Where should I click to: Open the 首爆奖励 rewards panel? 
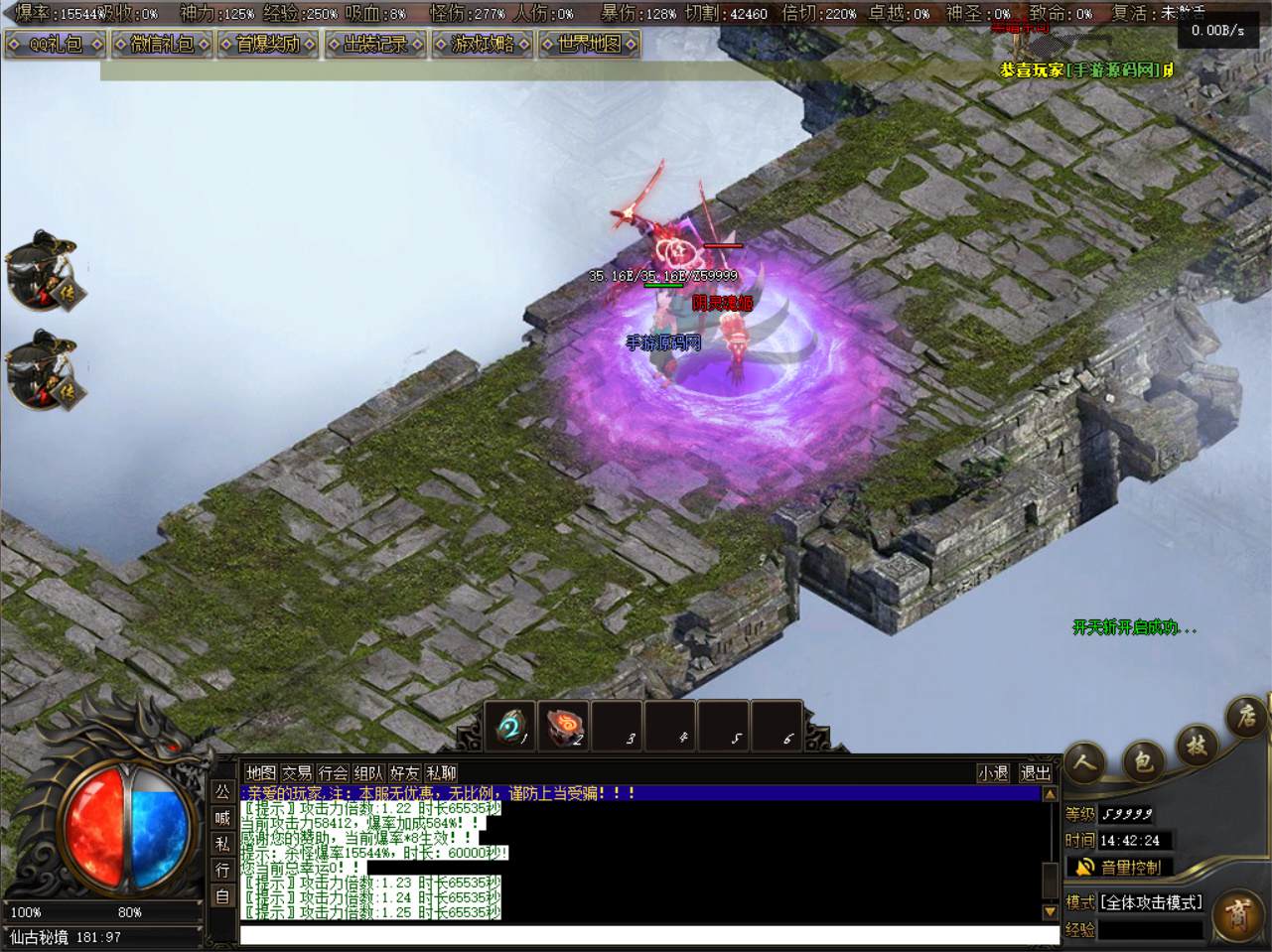pos(268,44)
